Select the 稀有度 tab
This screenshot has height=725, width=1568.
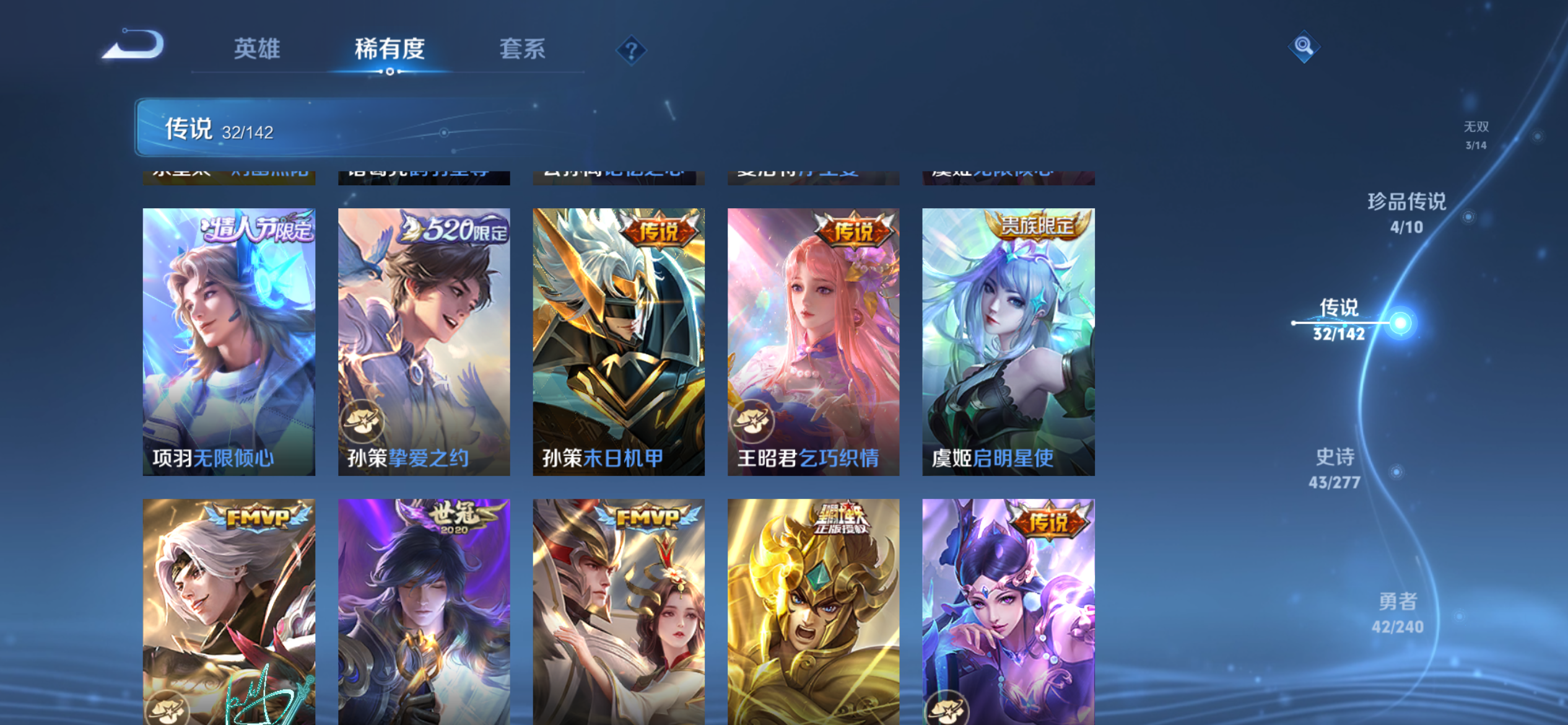[388, 48]
